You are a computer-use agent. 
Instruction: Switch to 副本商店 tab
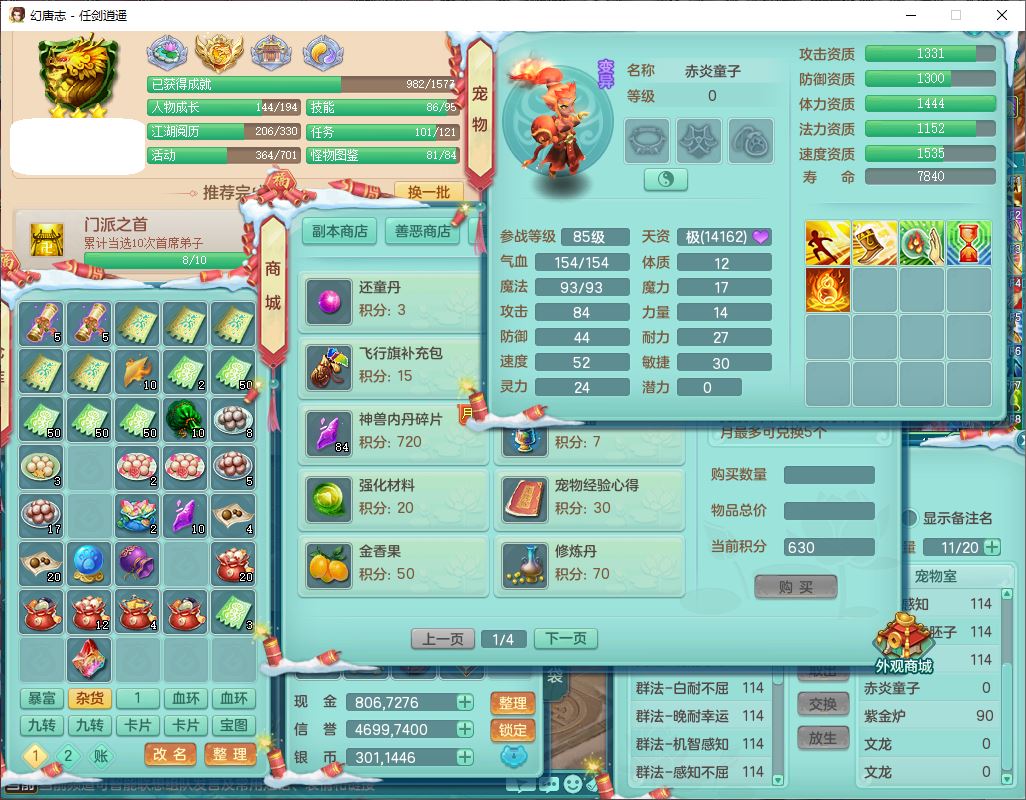click(340, 231)
